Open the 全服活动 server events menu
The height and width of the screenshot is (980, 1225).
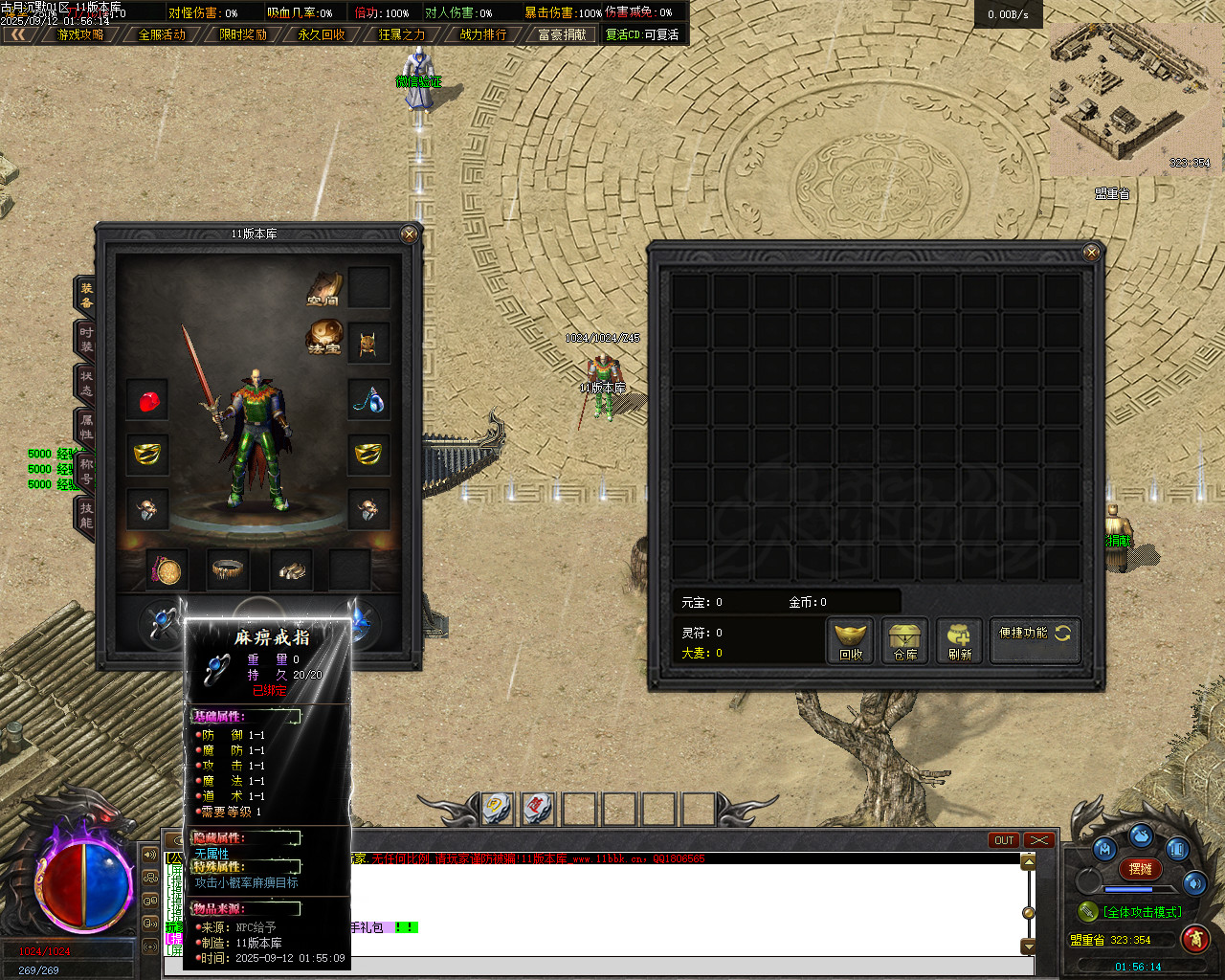(x=162, y=34)
